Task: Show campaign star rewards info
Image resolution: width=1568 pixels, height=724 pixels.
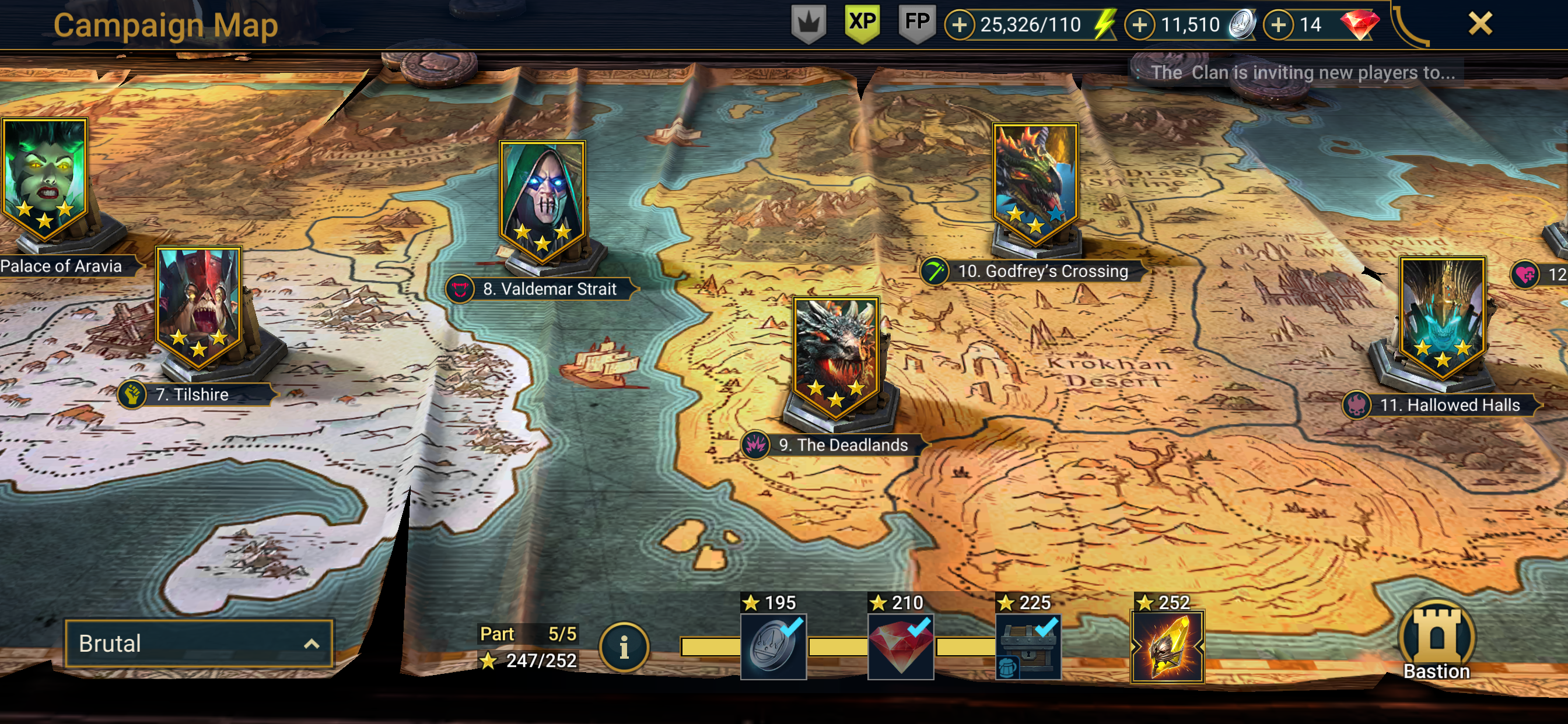Action: 624,648
